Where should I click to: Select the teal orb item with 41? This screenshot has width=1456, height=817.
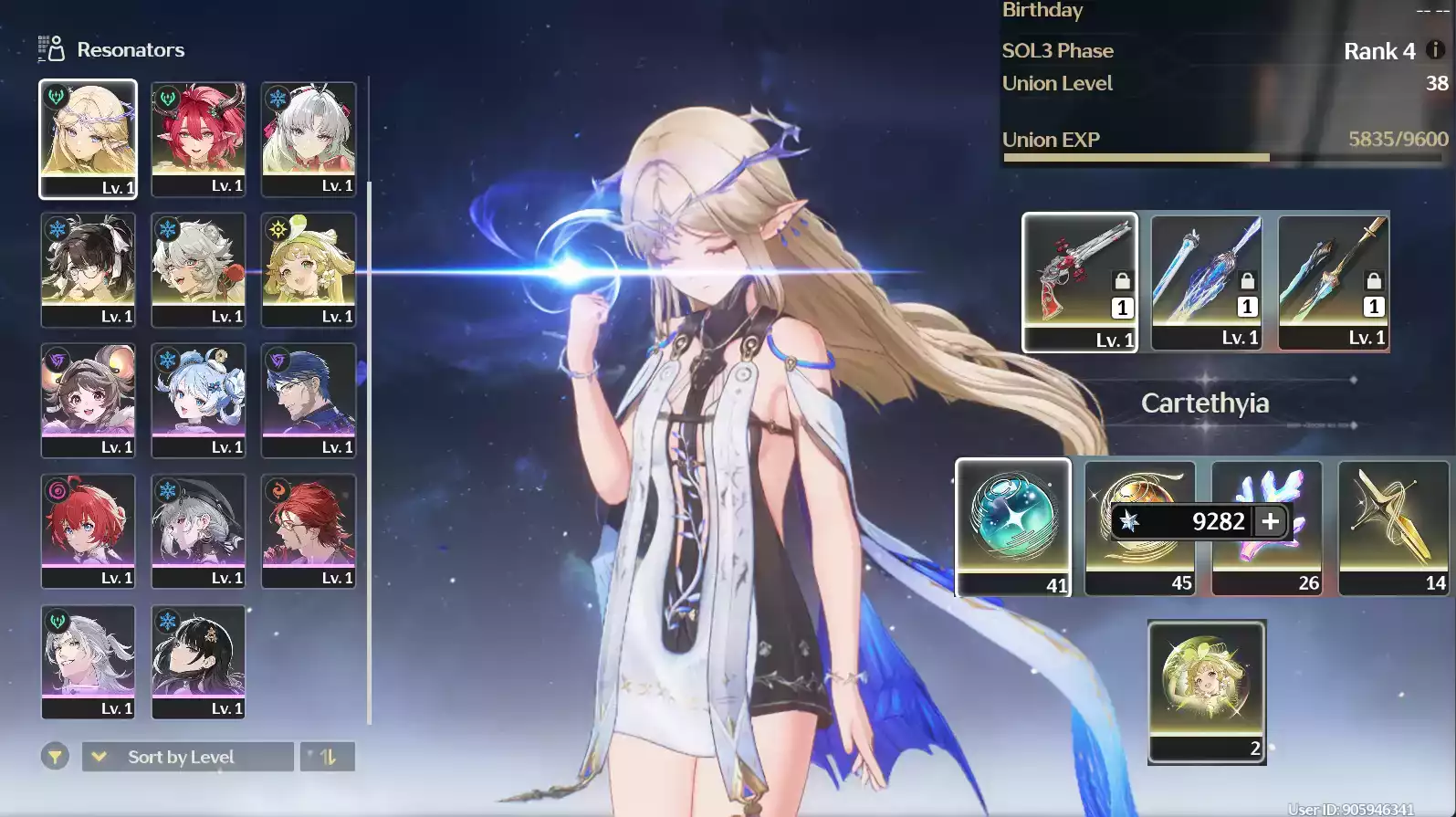coord(1013,527)
